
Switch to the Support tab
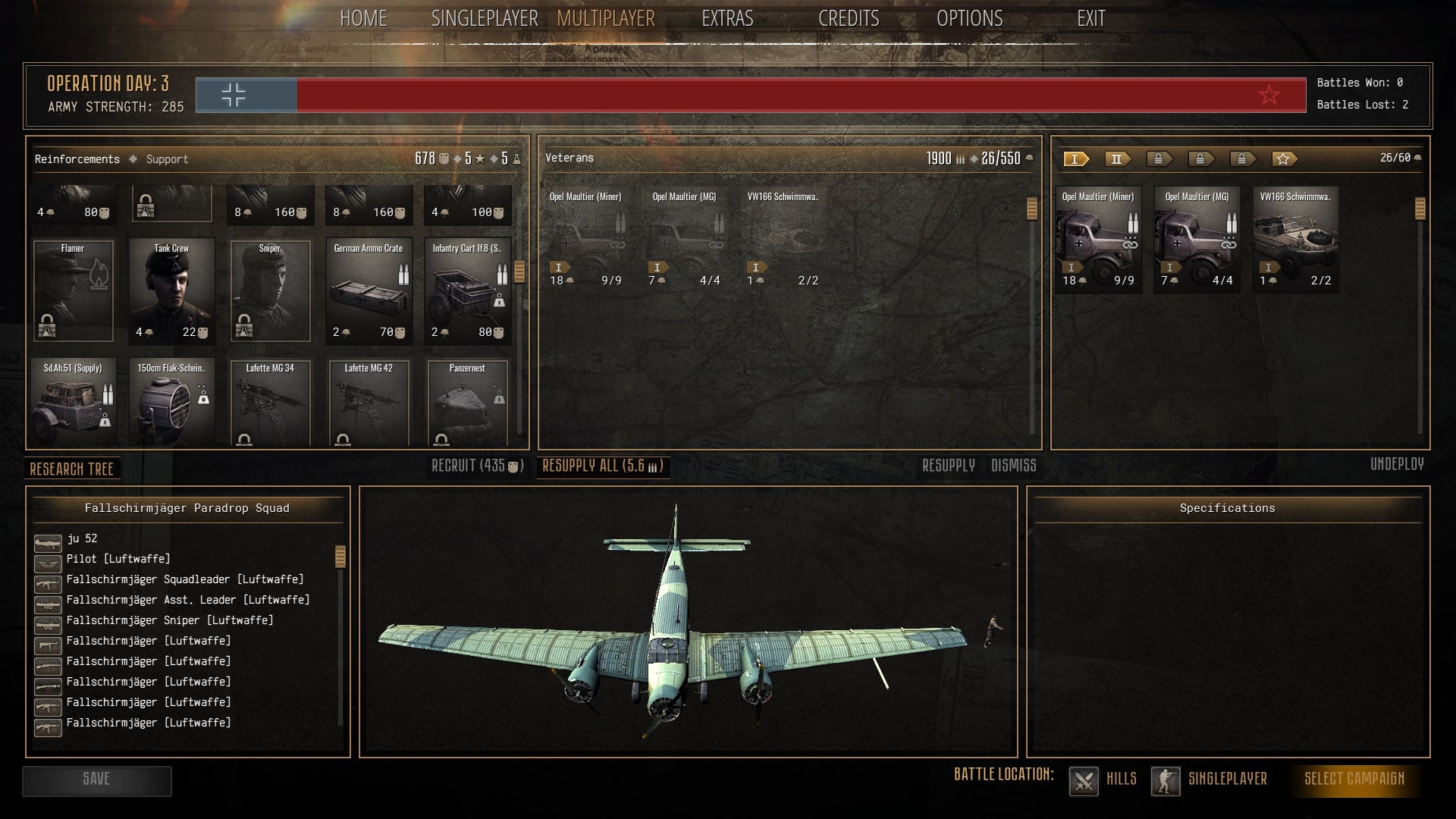tap(167, 159)
